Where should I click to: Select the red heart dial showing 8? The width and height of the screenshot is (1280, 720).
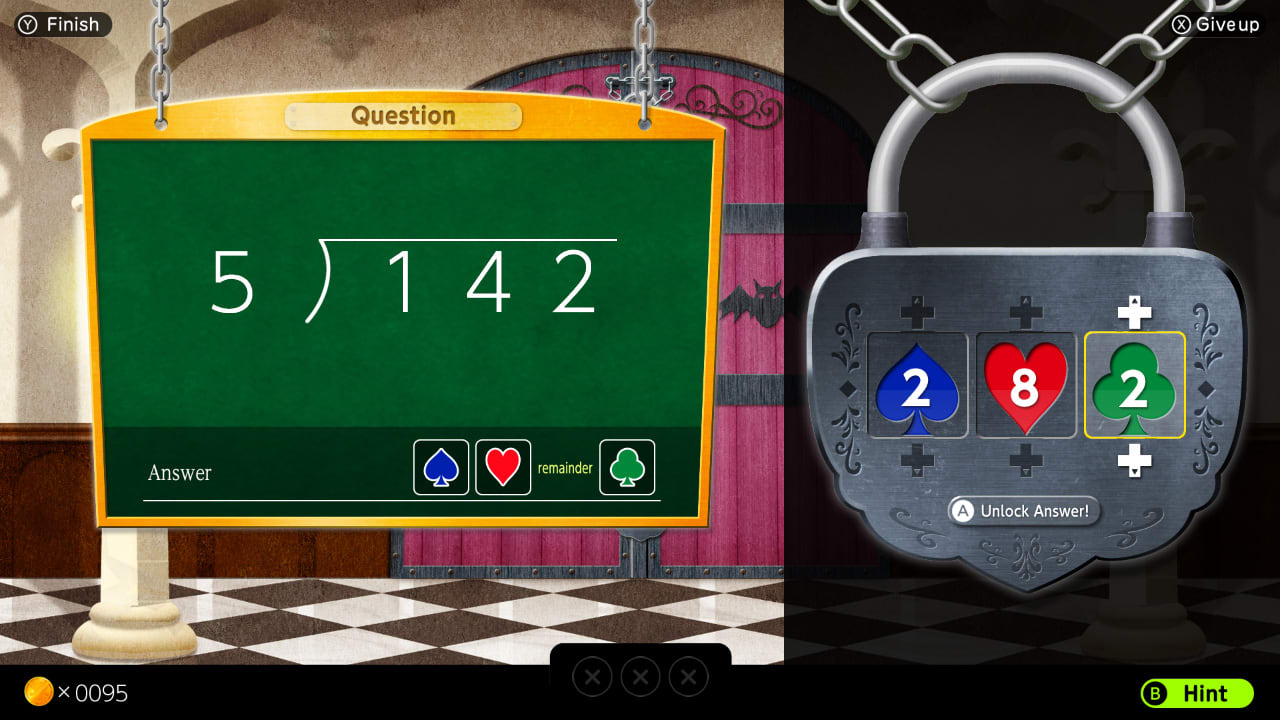pyautogui.click(x=1026, y=386)
